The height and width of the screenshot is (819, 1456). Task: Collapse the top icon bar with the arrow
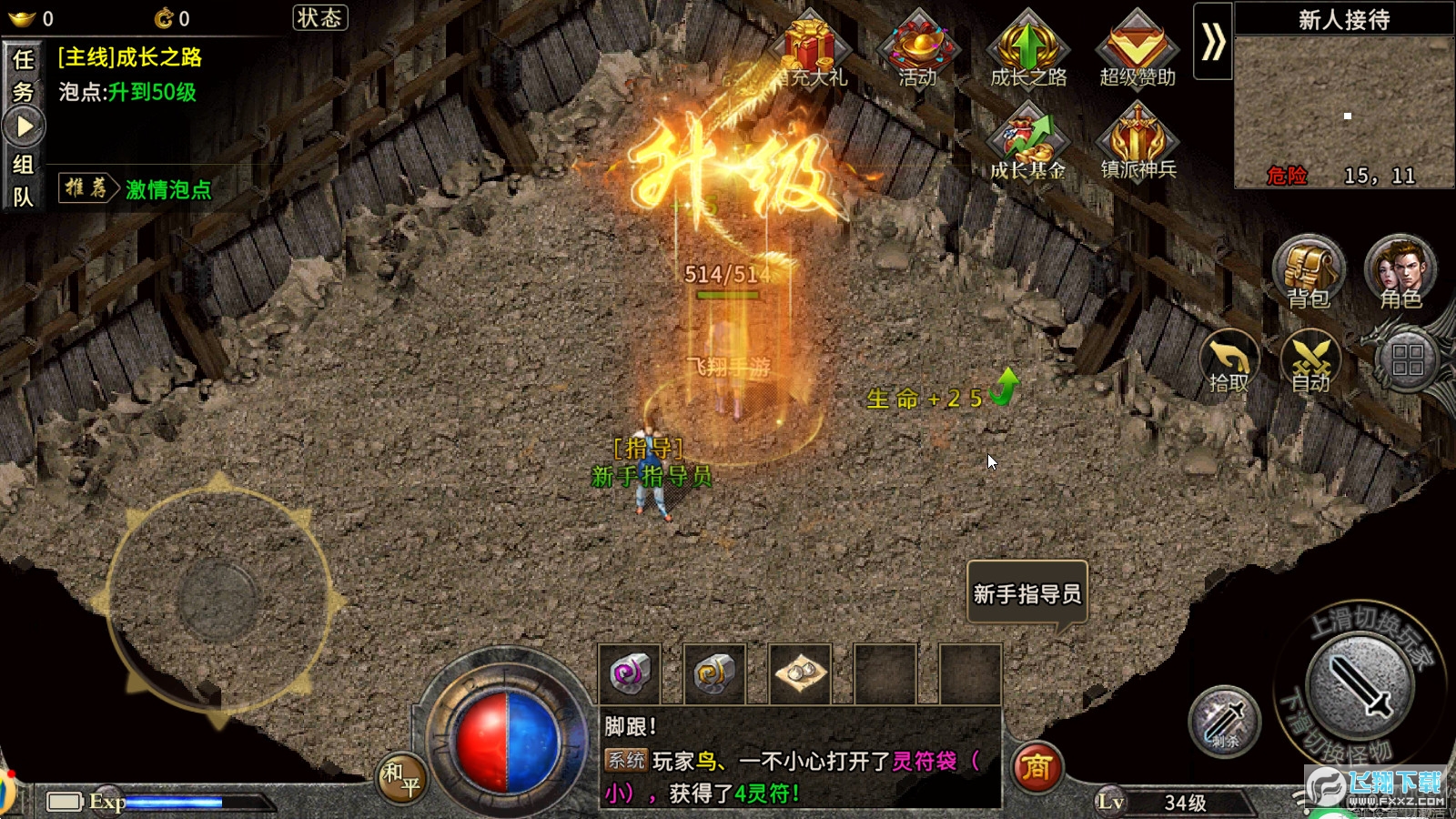[x=1213, y=42]
